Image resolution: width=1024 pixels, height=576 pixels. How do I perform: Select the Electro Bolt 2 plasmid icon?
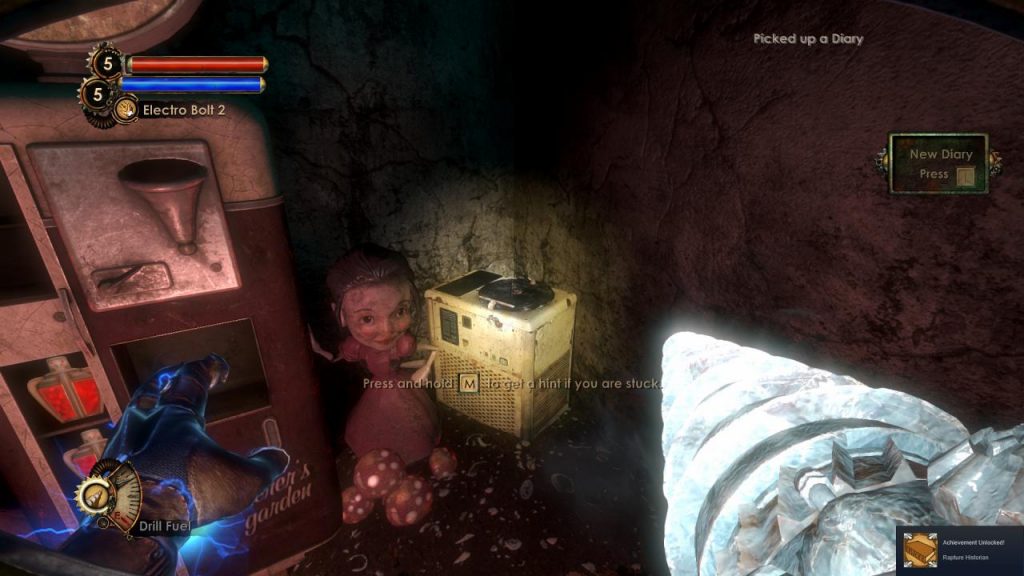tap(126, 109)
